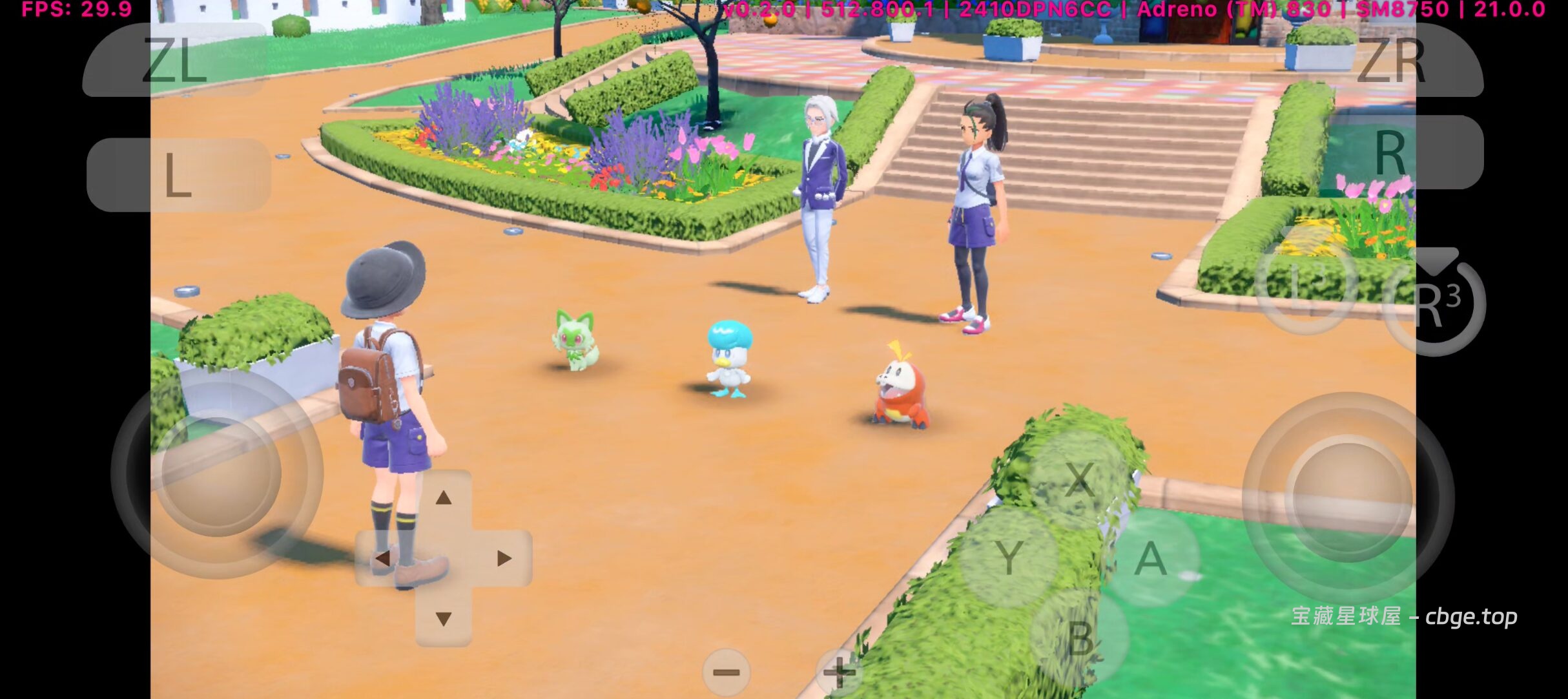Click the D-pad right arrow
1568x699 pixels.
(x=504, y=558)
